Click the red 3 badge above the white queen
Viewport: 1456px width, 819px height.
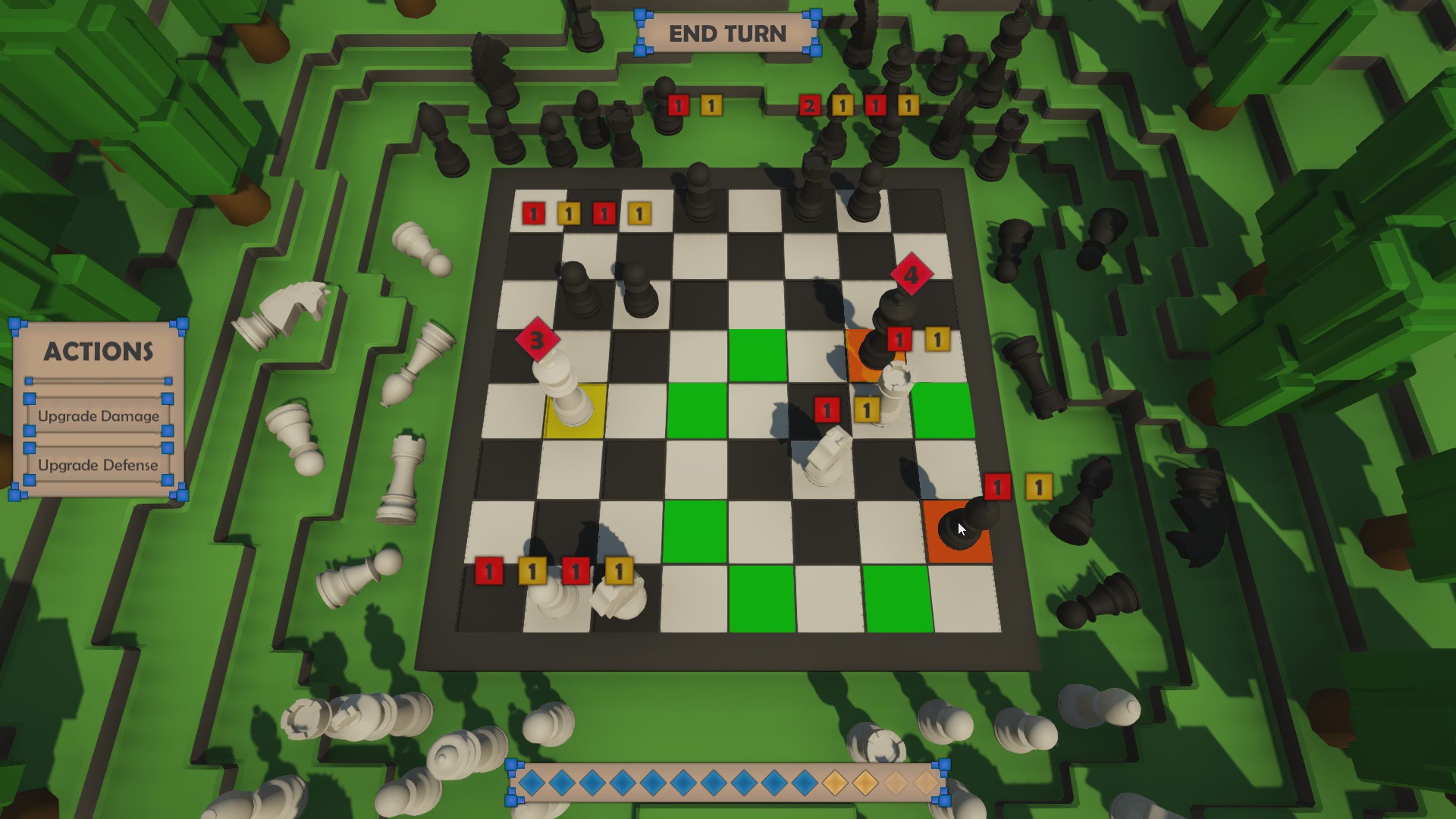point(538,340)
